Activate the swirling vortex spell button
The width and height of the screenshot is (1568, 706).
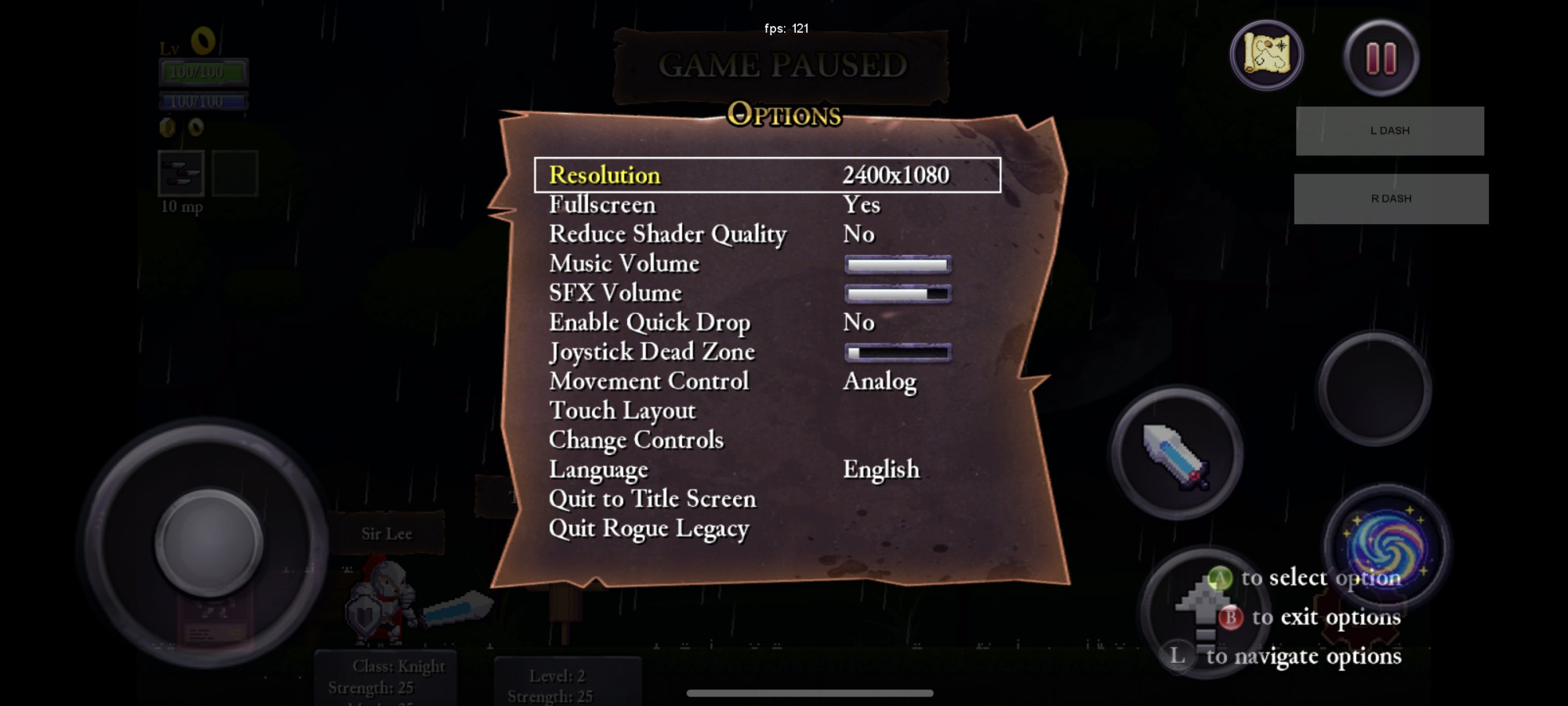coord(1385,544)
